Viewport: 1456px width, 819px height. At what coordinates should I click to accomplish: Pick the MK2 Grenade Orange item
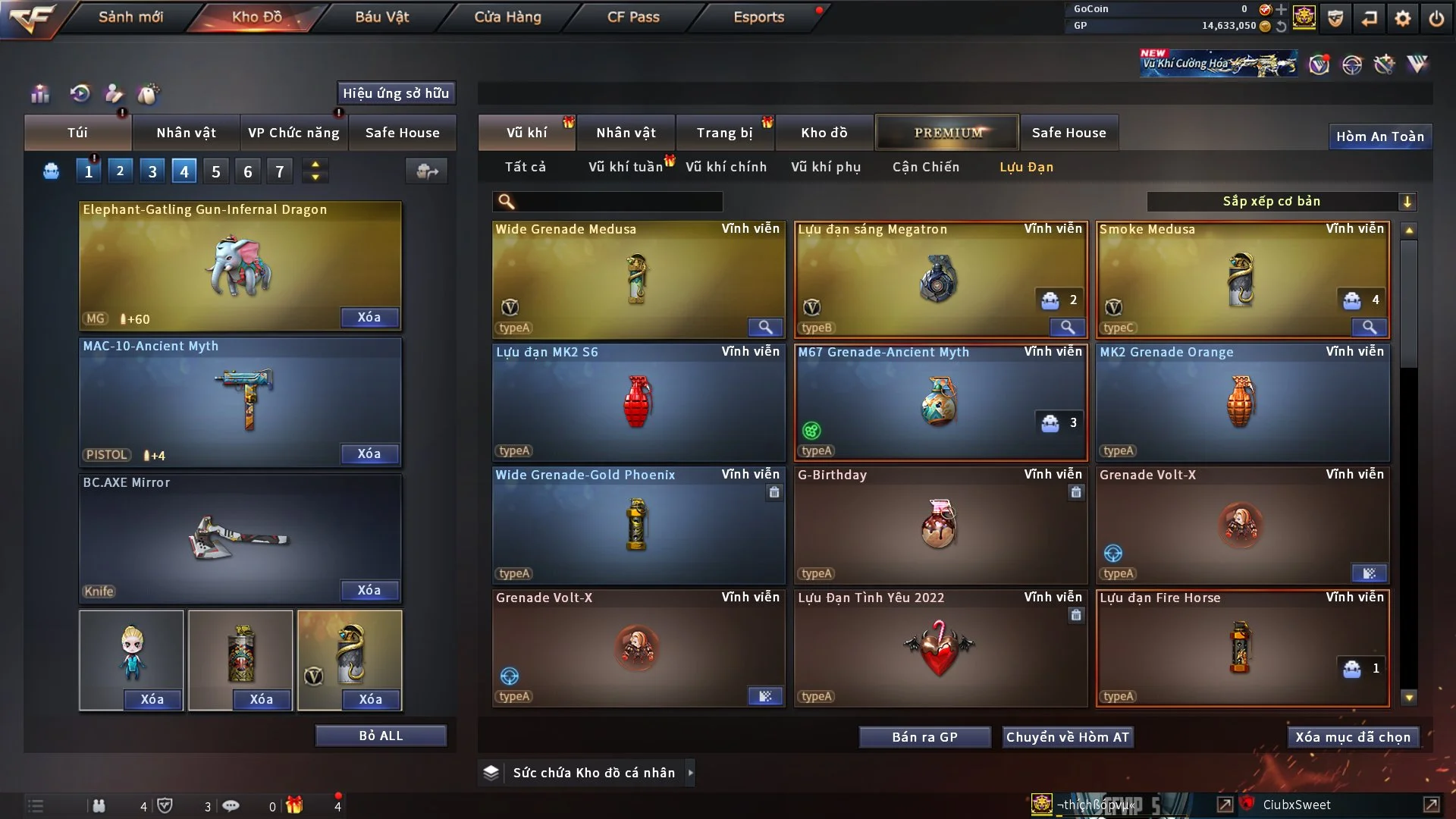point(1241,402)
